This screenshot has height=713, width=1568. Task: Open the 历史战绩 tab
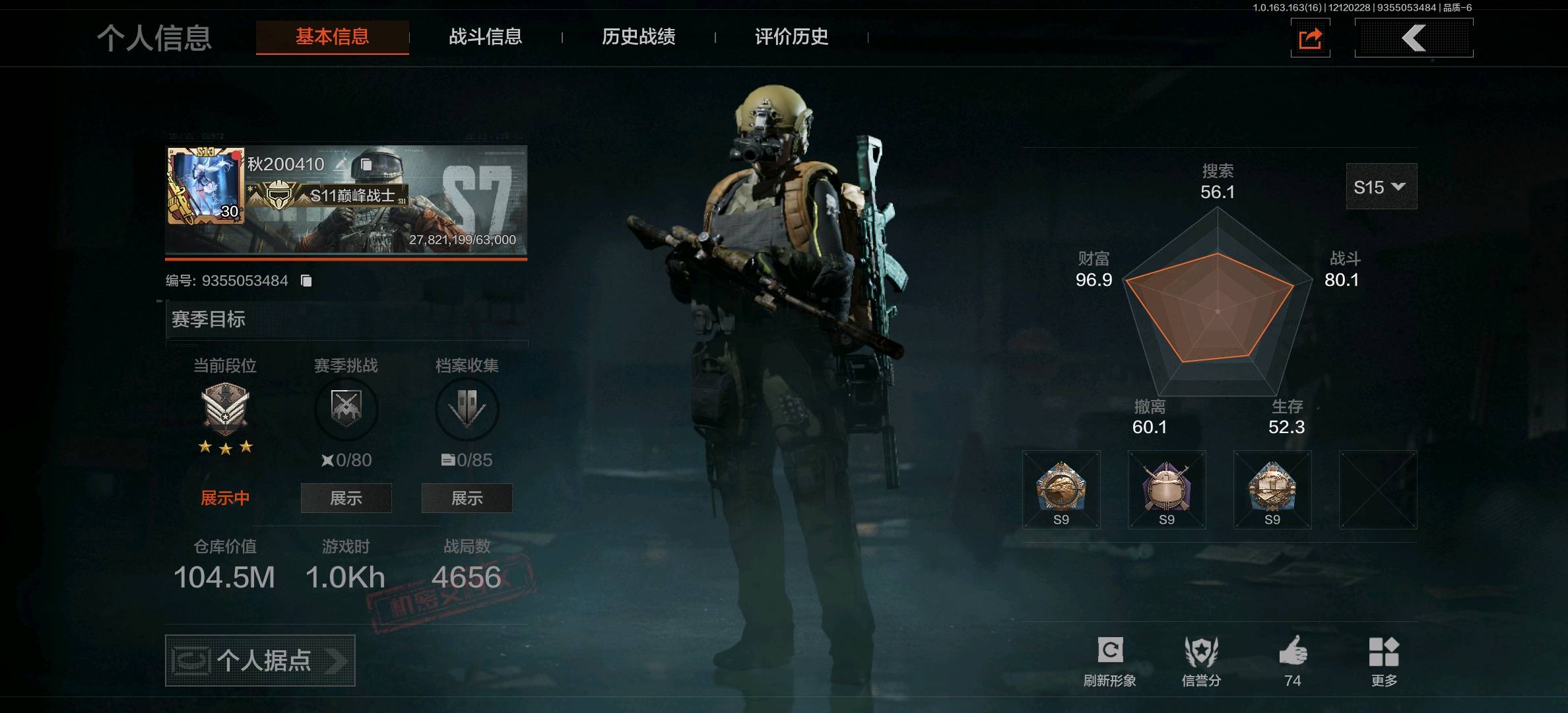click(638, 37)
